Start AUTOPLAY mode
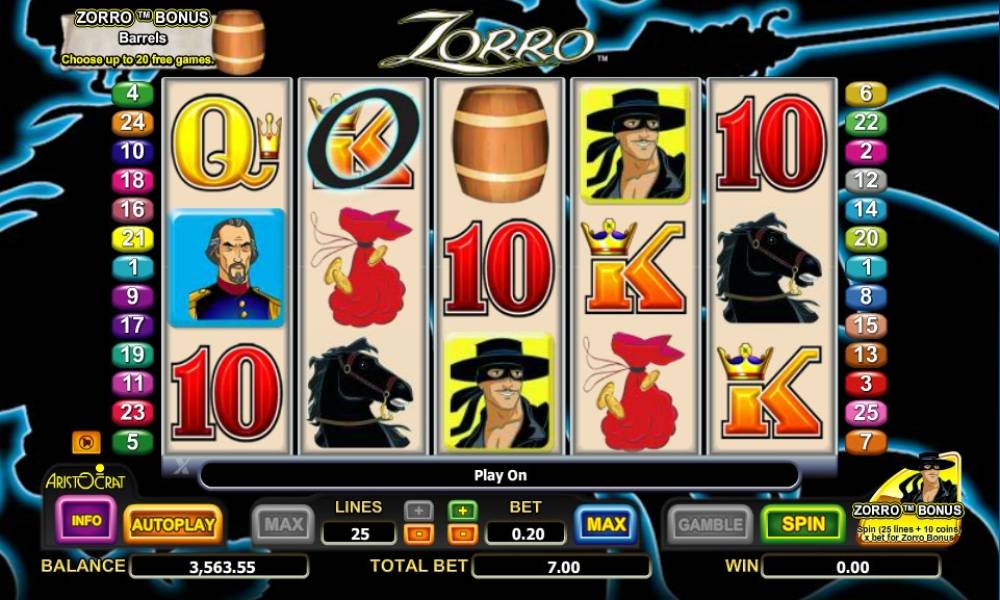Viewport: 1000px width, 600px height. pyautogui.click(x=173, y=524)
